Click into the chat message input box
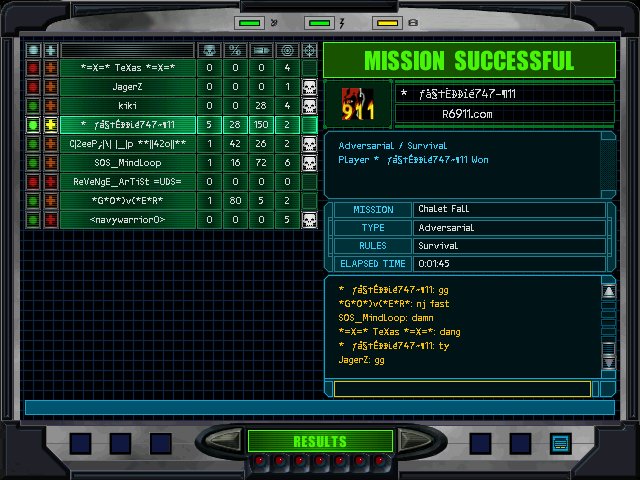The height and width of the screenshot is (480, 640). [462, 389]
